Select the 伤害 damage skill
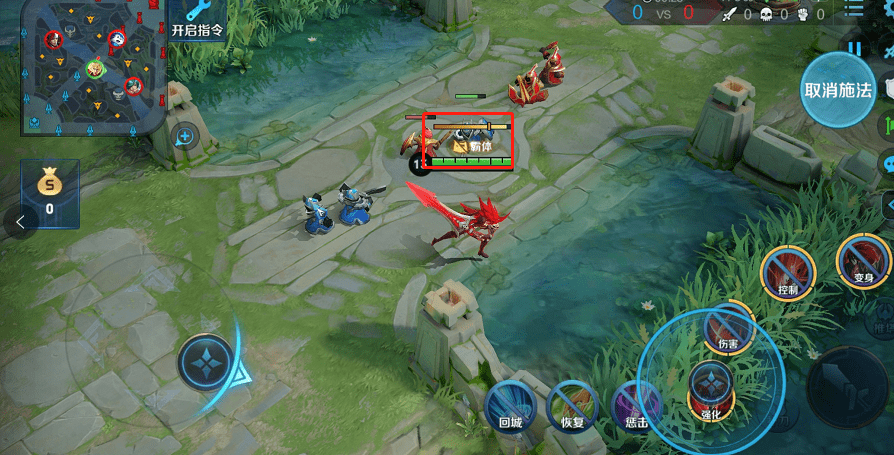 click(x=728, y=328)
